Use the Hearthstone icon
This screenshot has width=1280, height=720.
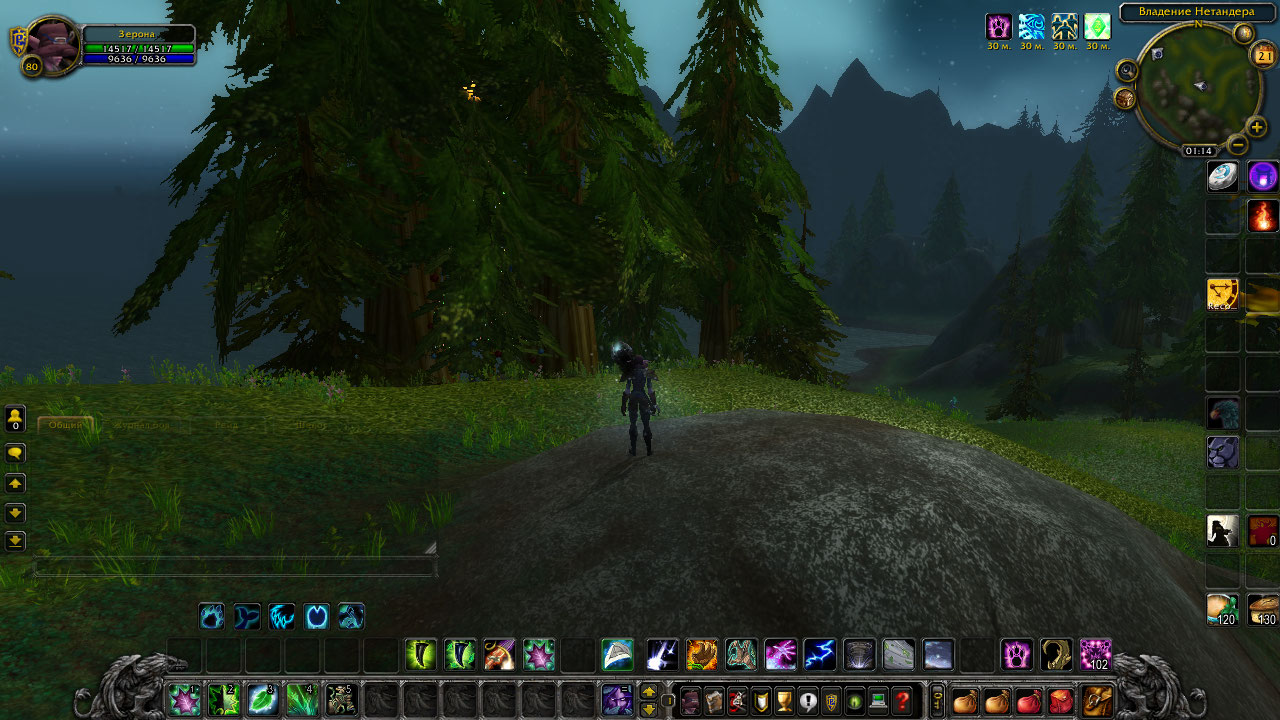pyautogui.click(x=1223, y=177)
